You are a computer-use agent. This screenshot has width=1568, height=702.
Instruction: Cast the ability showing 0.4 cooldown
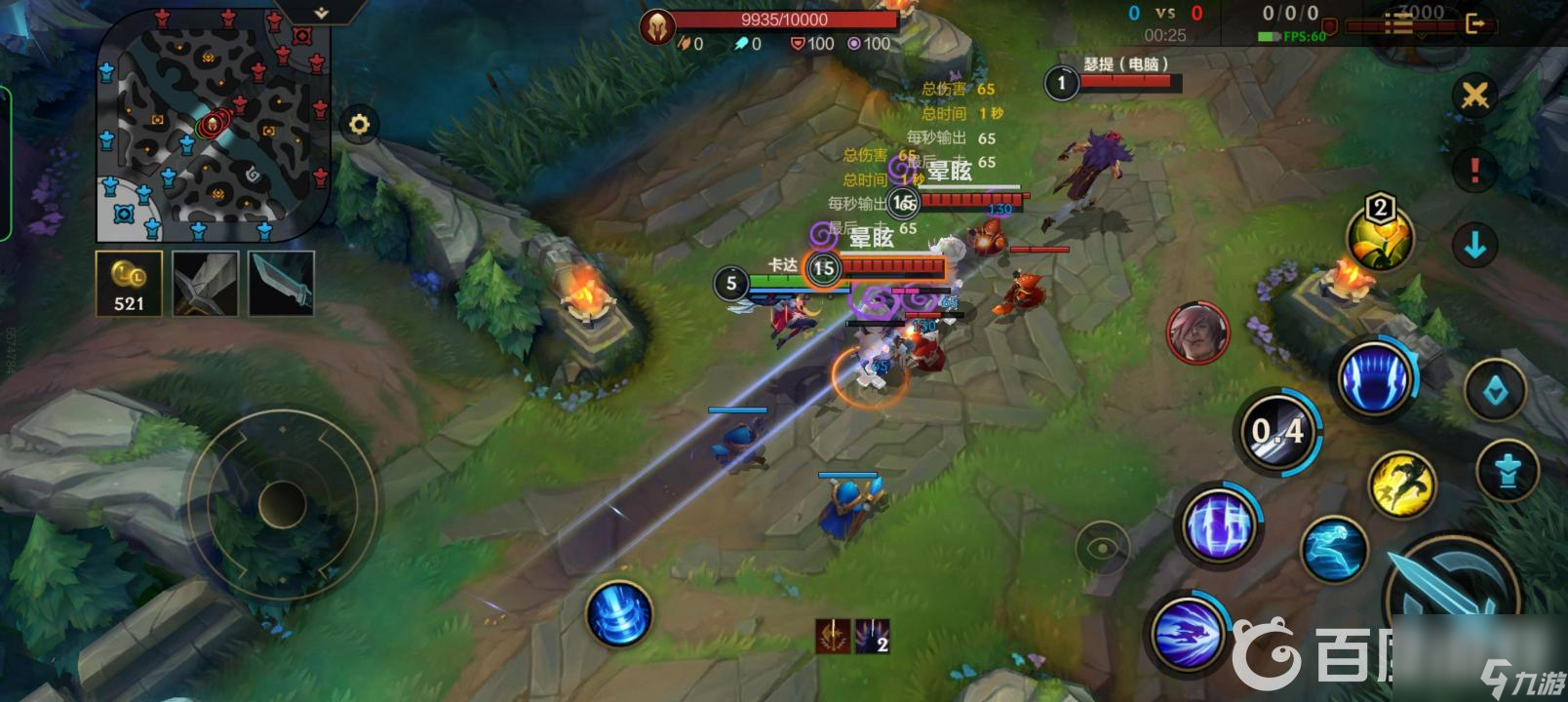point(1278,431)
